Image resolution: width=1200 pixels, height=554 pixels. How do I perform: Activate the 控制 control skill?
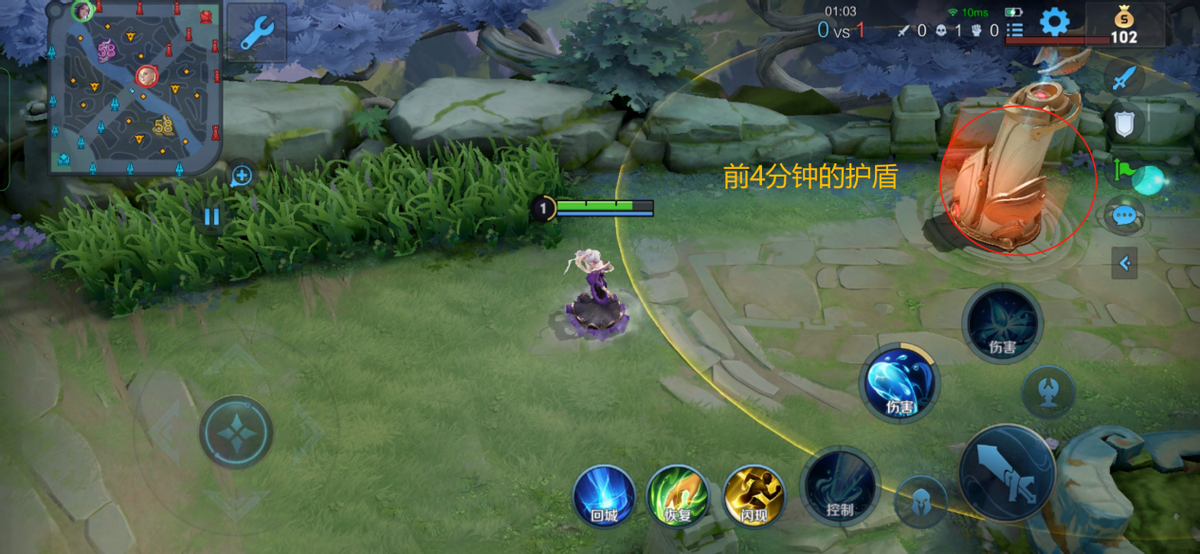click(840, 487)
